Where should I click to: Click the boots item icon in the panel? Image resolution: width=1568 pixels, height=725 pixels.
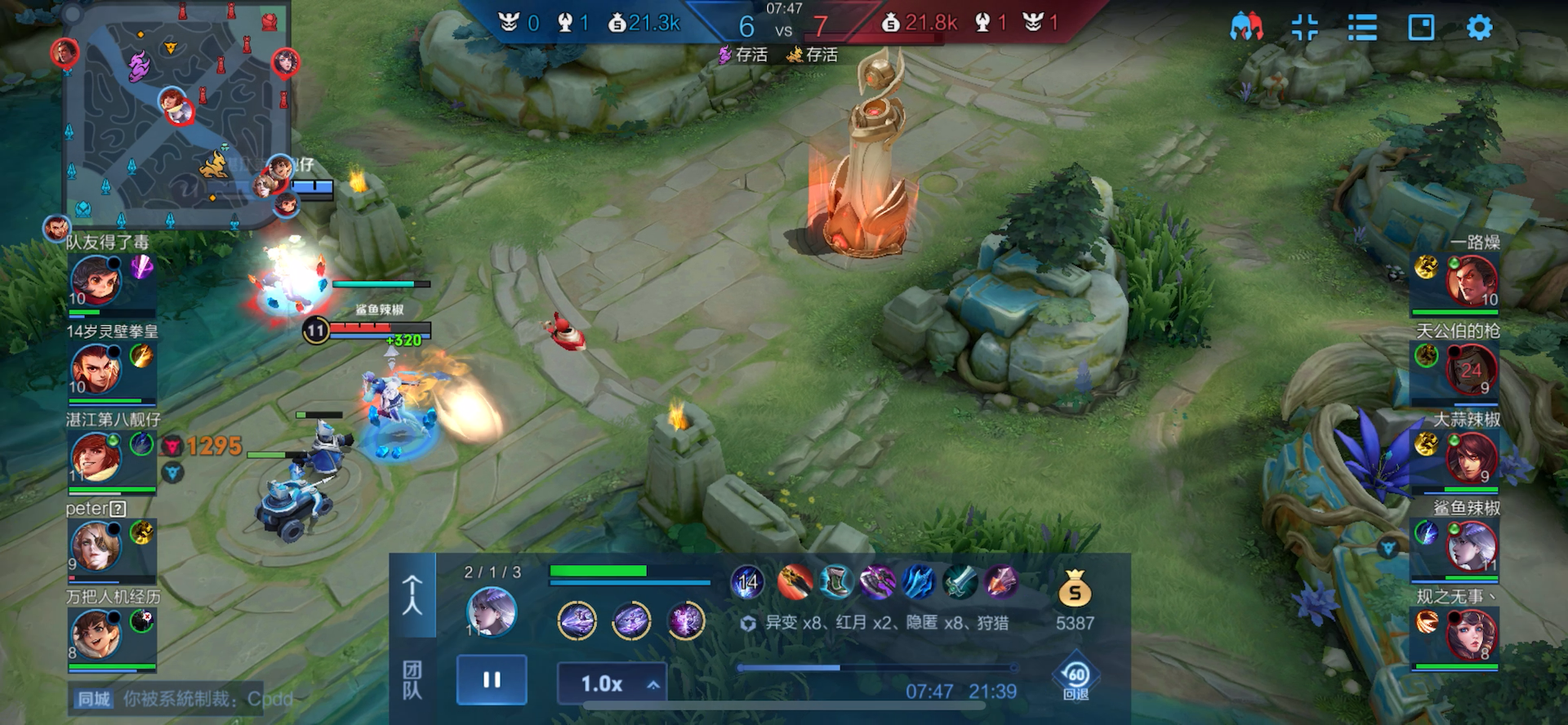click(835, 582)
